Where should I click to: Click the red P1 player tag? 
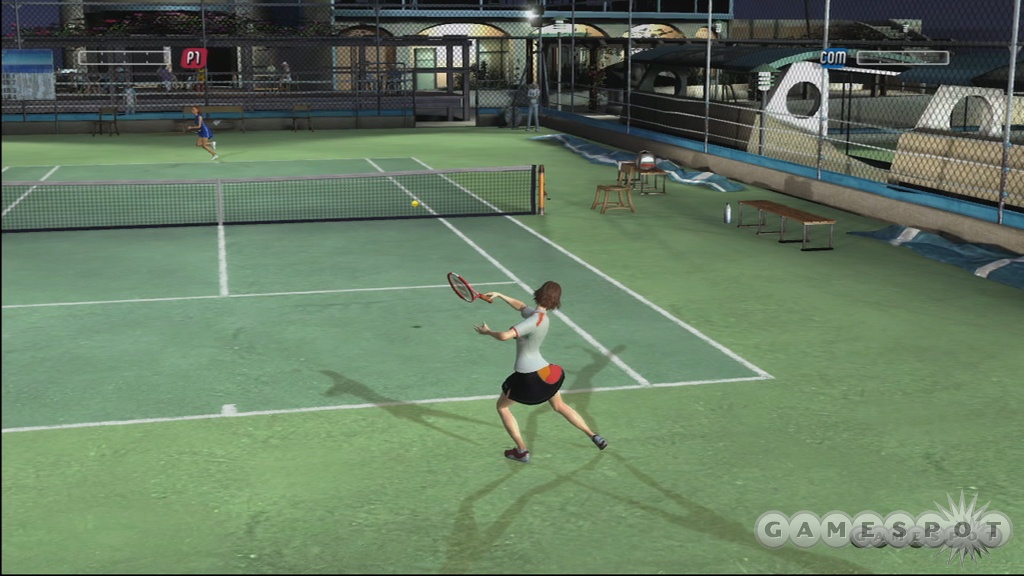tap(193, 58)
